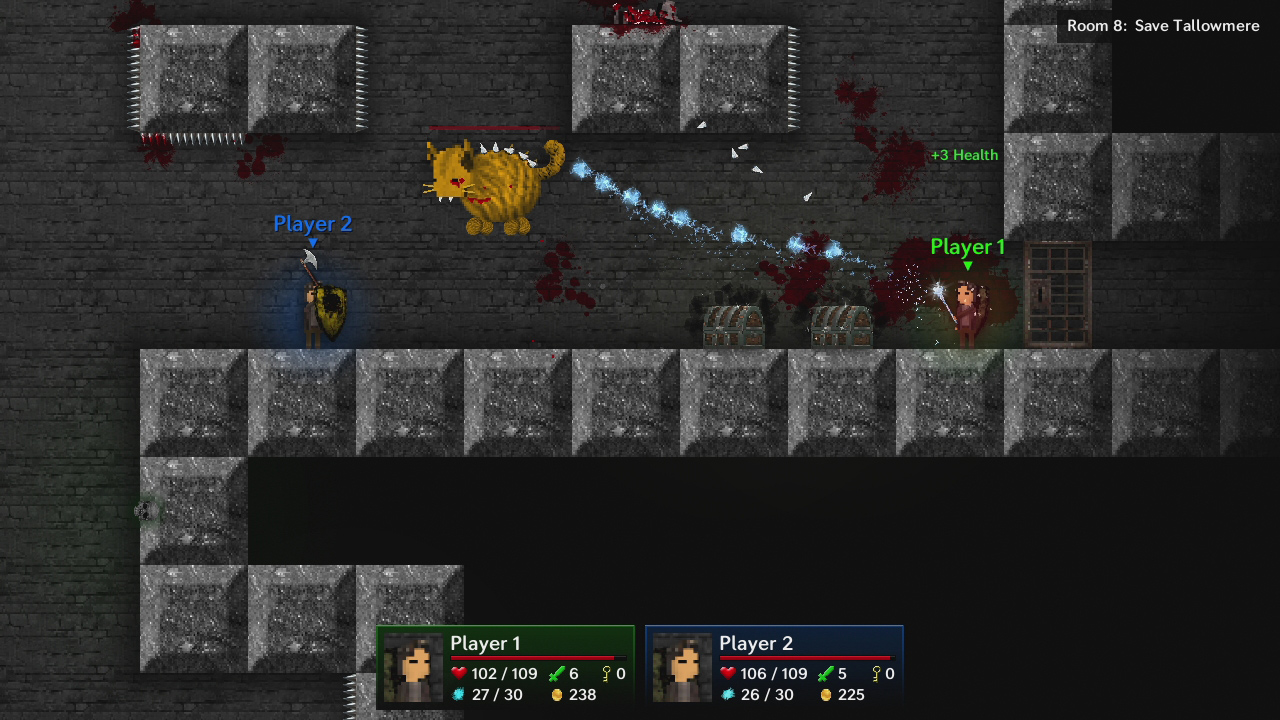Click Player 1's gold key icon
1280x720 pixels.
pyautogui.click(x=604, y=673)
